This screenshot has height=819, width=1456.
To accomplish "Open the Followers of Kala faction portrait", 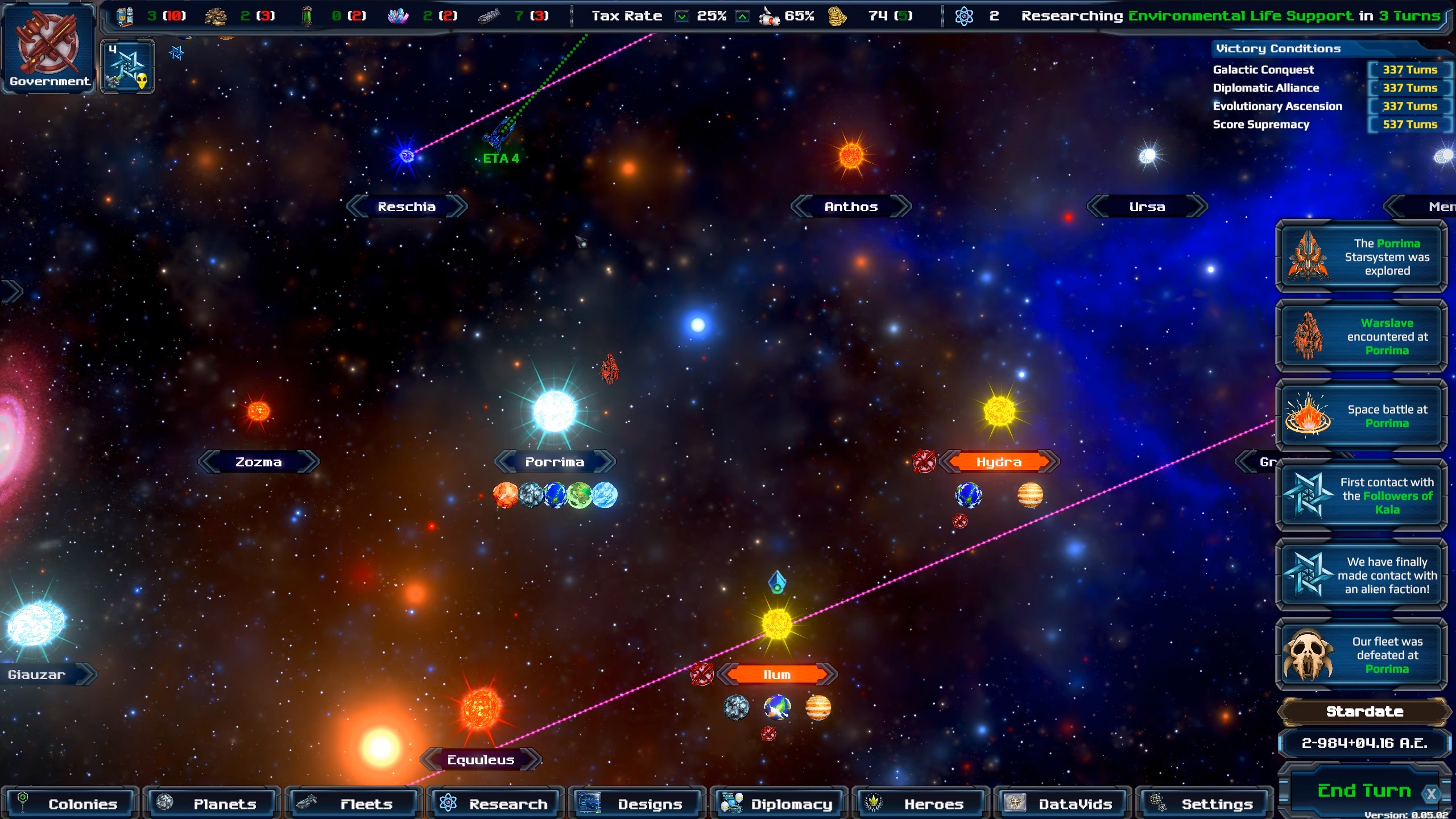I will (128, 67).
